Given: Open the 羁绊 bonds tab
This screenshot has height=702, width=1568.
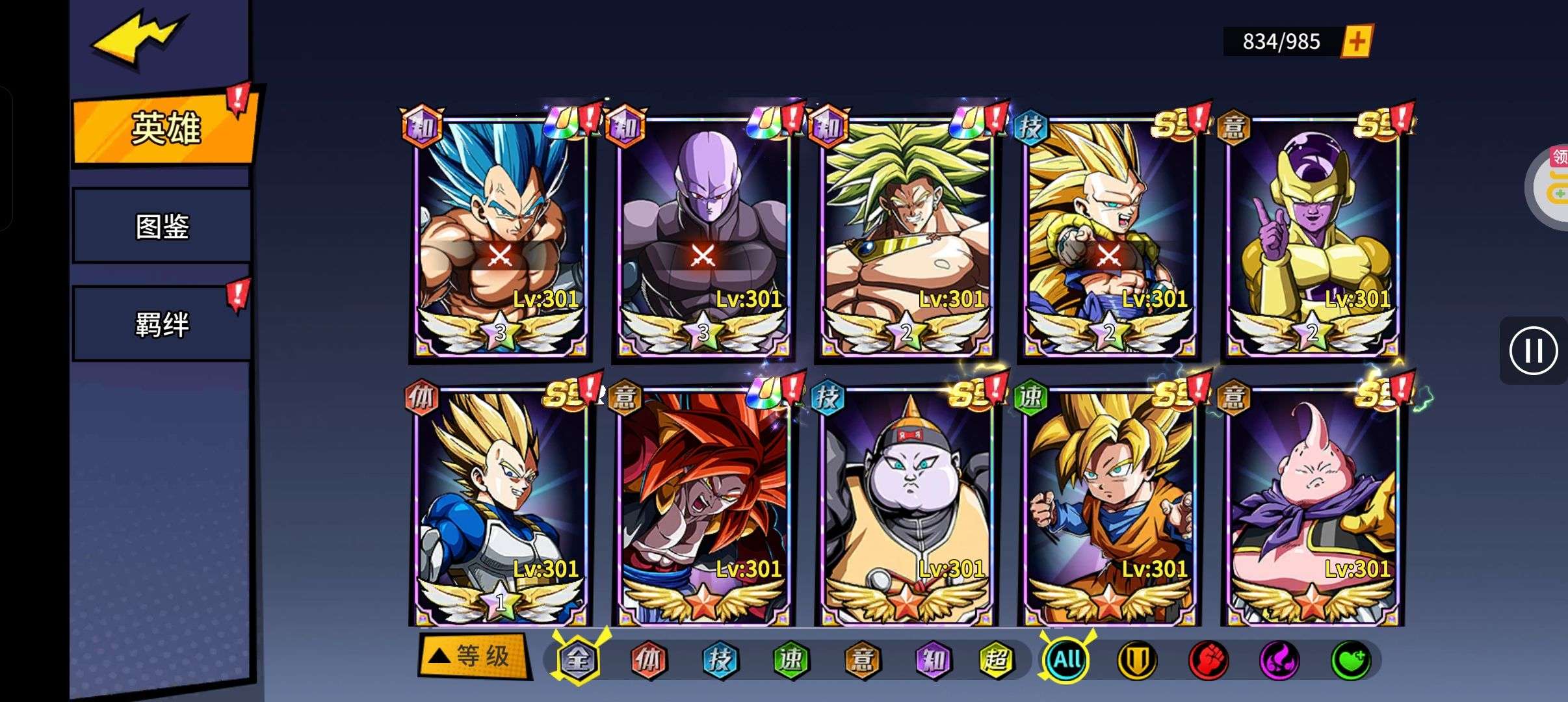Looking at the screenshot, I should click(162, 324).
